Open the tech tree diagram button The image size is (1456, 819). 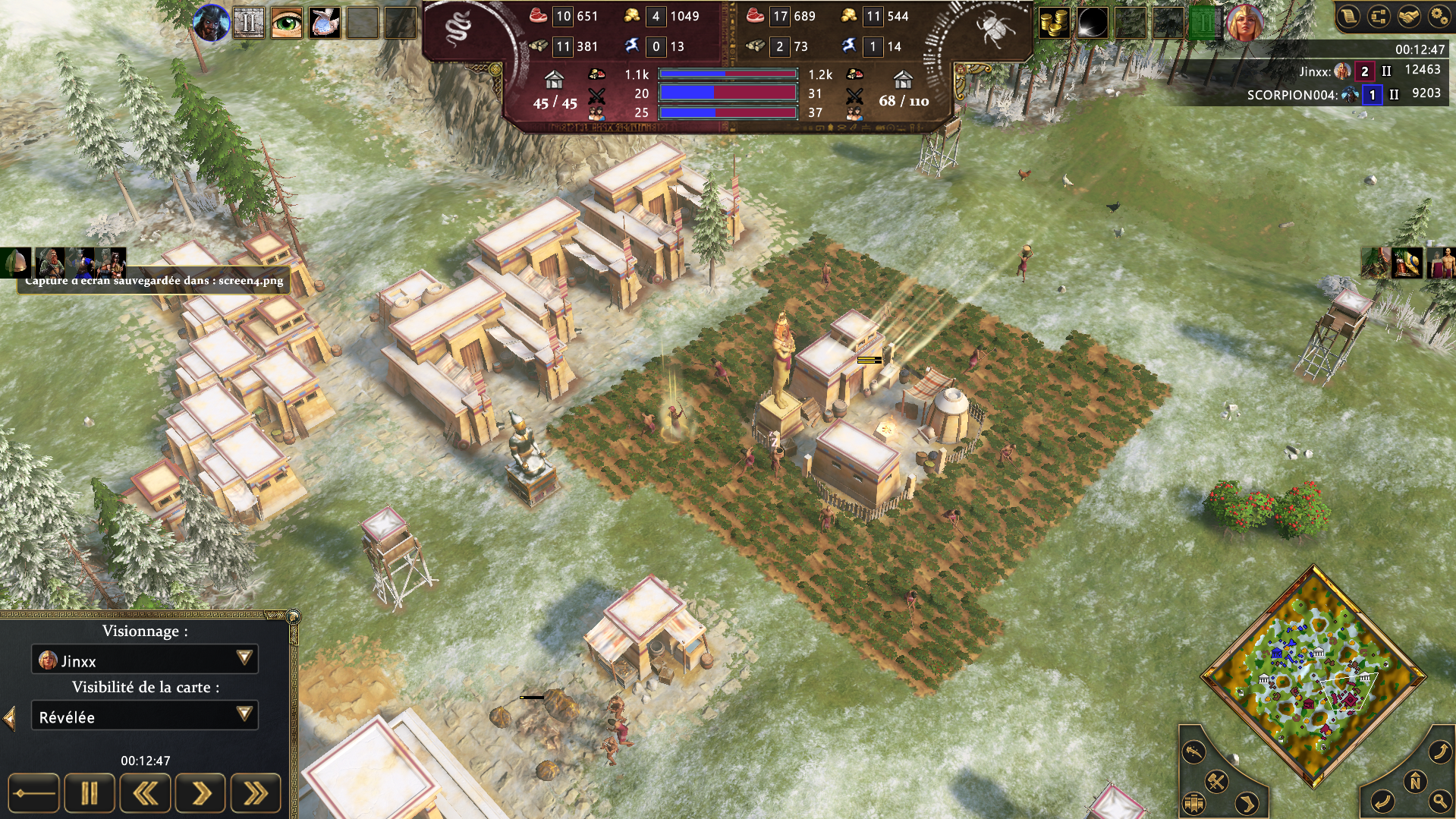(1379, 16)
